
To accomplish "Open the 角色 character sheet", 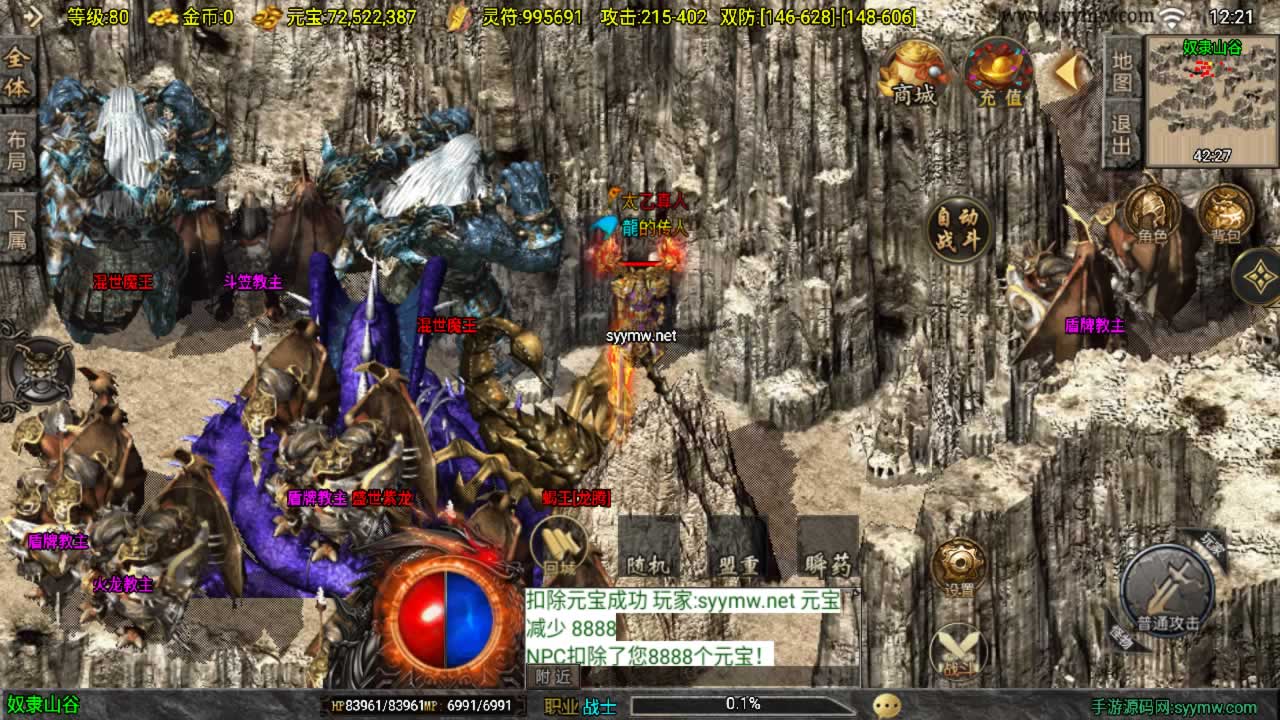I will click(x=1152, y=214).
